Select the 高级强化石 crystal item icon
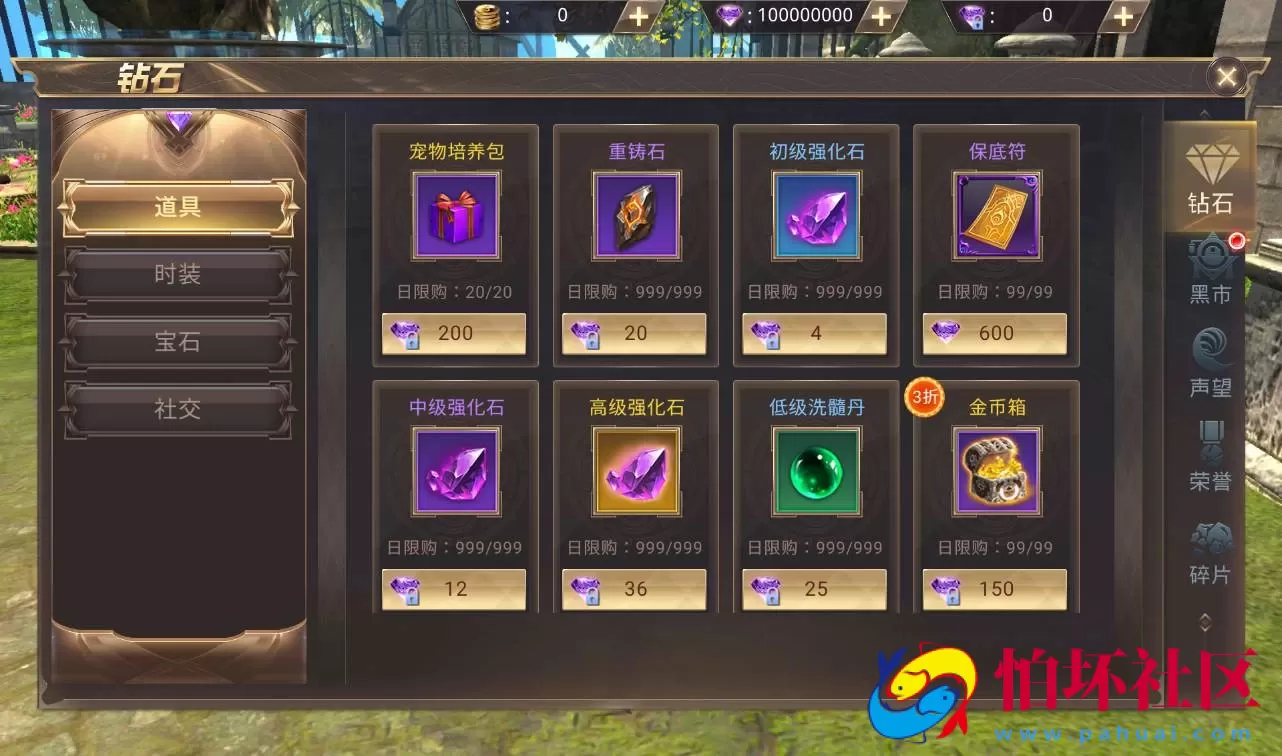Viewport: 1282px width, 756px height. (635, 470)
